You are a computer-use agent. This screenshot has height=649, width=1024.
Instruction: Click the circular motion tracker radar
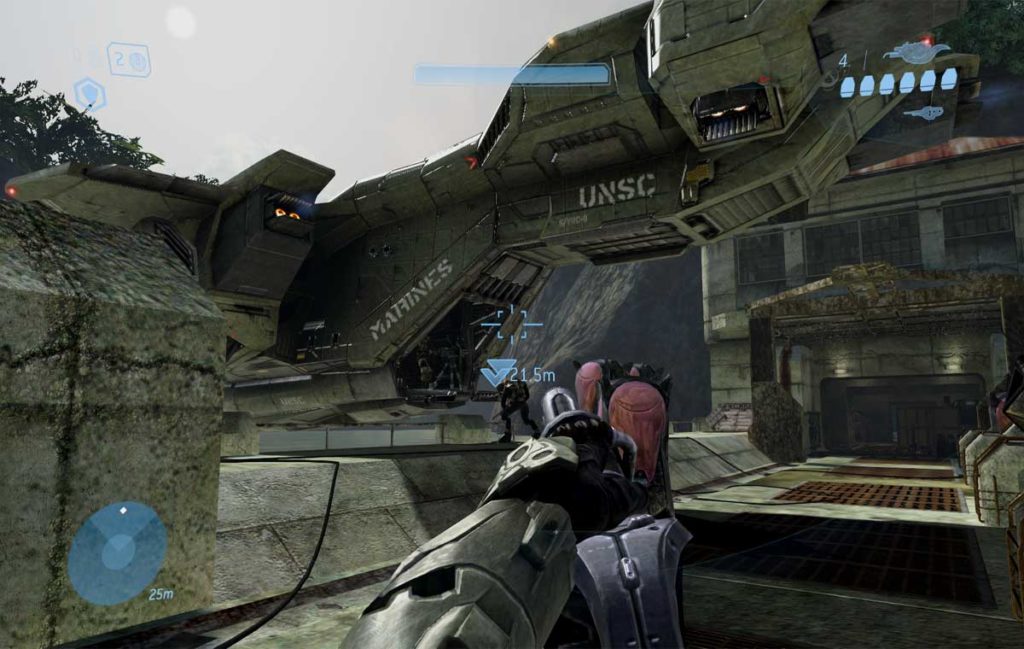click(118, 553)
